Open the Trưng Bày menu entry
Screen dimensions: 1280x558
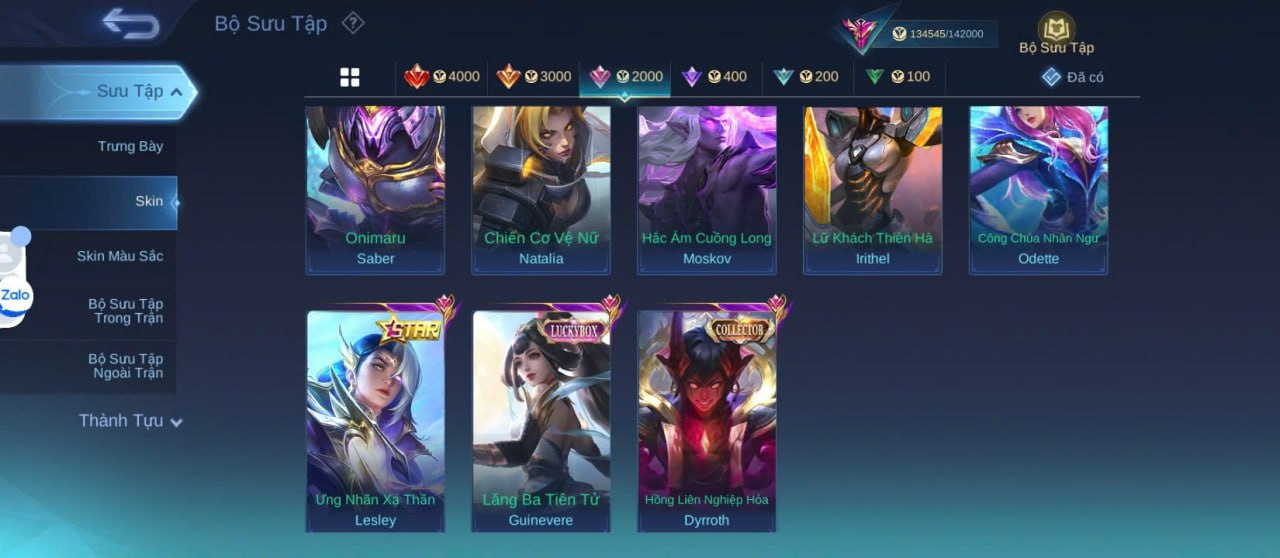[x=130, y=146]
